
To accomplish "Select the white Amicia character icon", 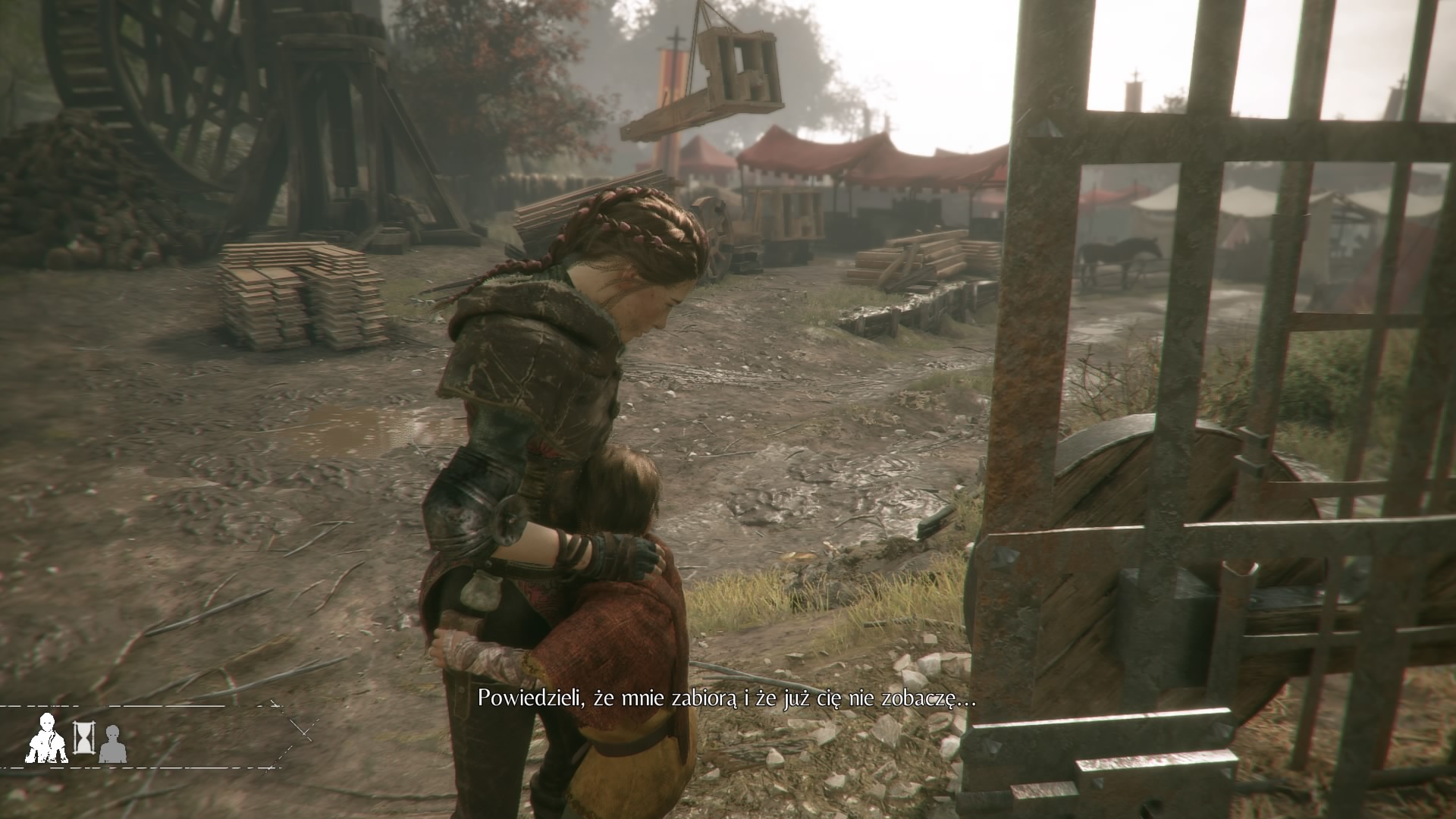I will [x=47, y=739].
